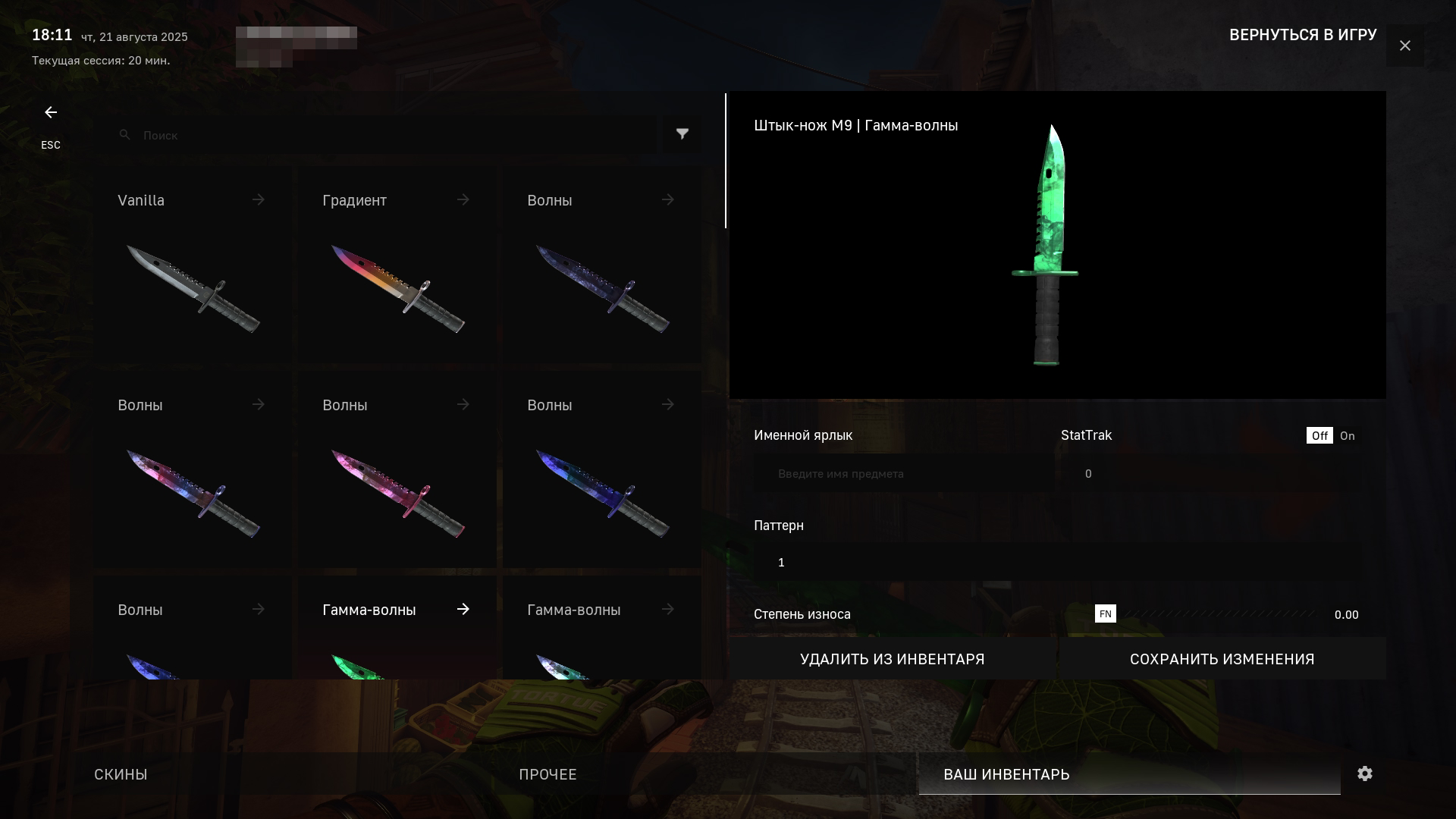Screen dimensions: 1456x819
Task: Focus the Поиск search field
Action: pos(379,135)
